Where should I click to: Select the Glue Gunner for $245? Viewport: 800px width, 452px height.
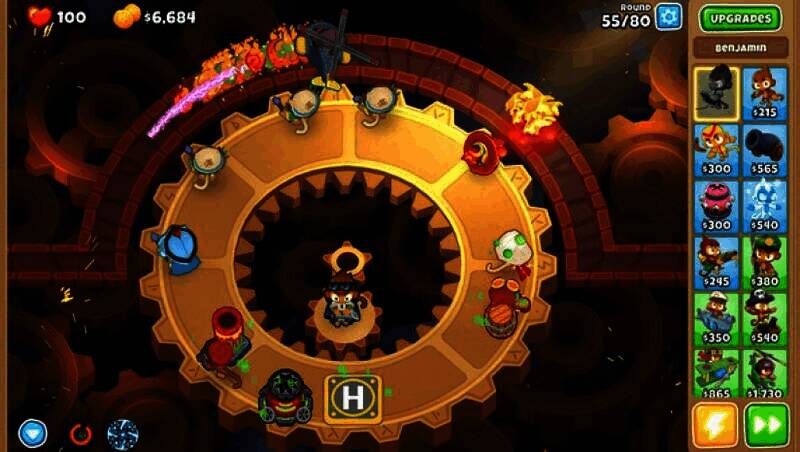(x=716, y=261)
